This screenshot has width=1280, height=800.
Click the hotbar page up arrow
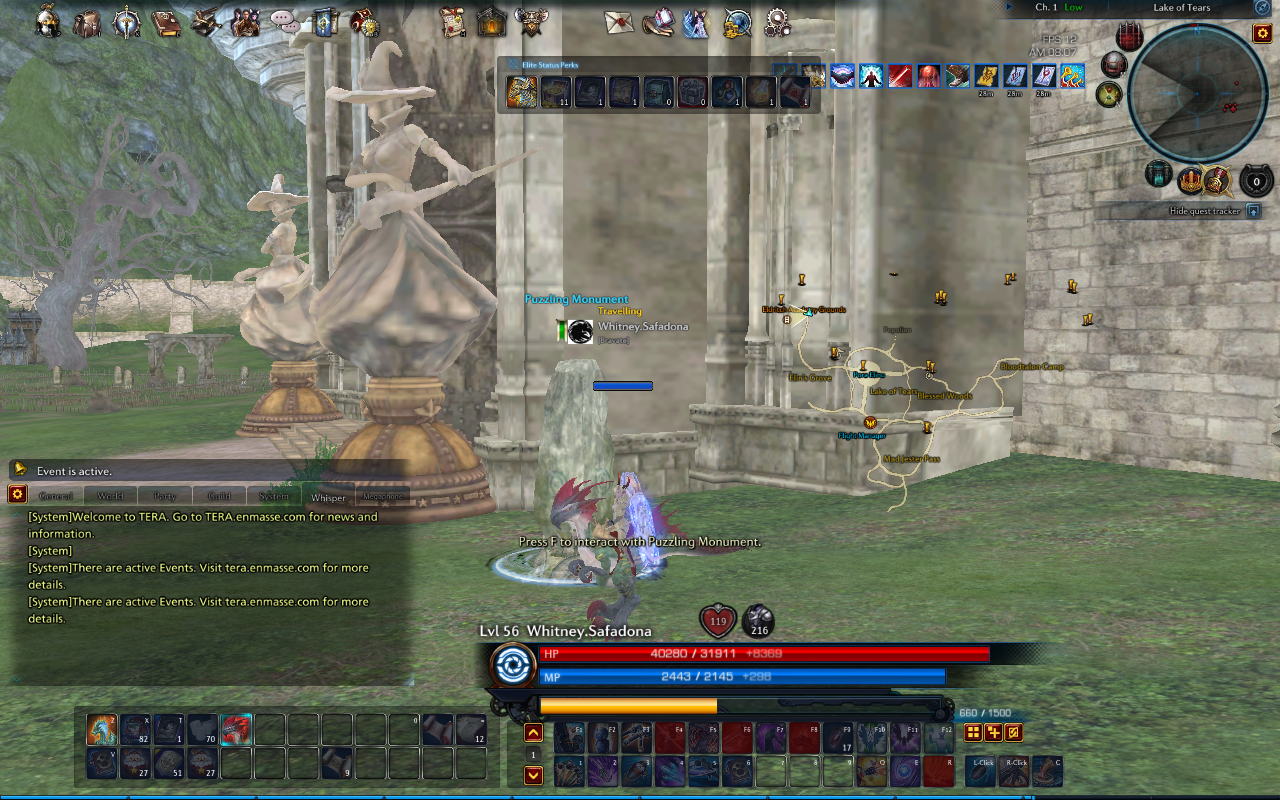coord(533,732)
